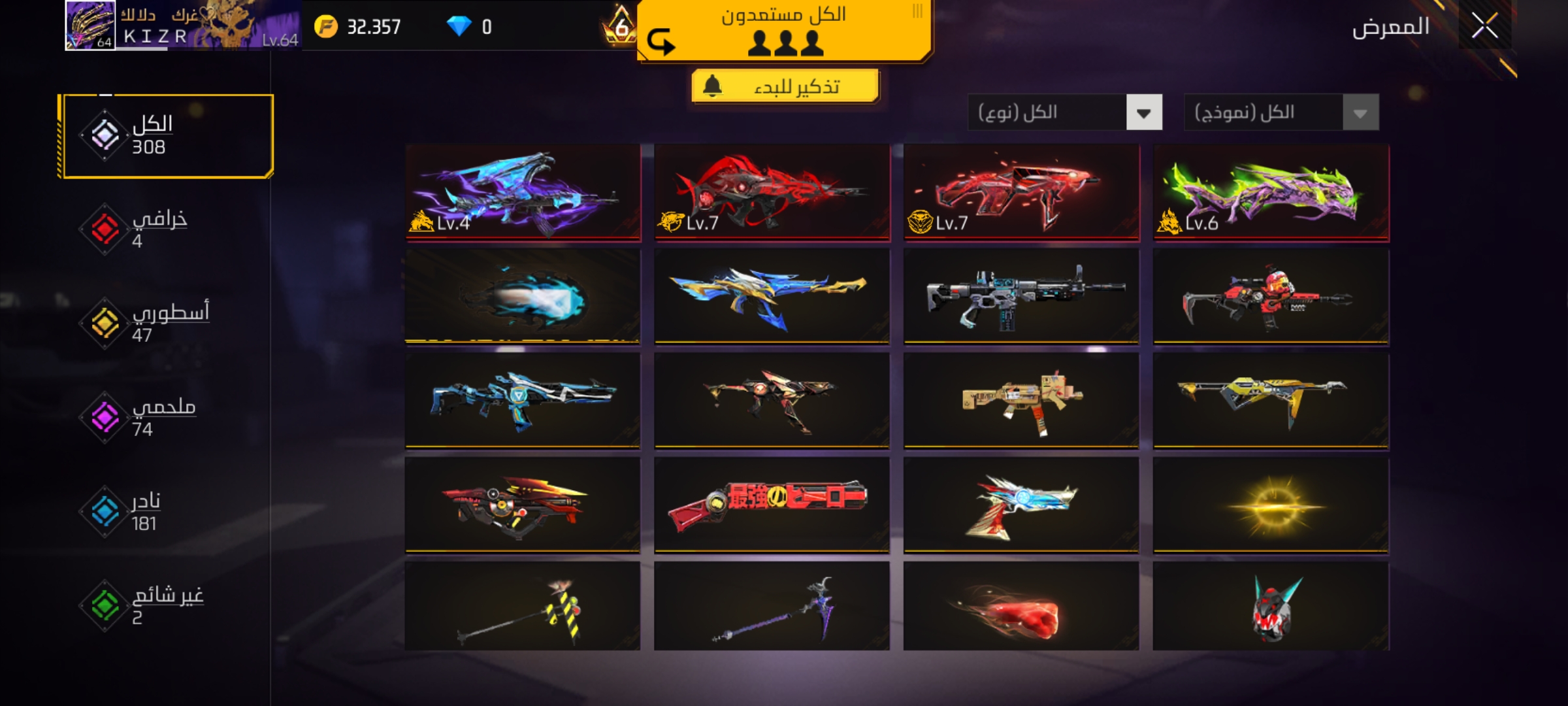This screenshot has height=706, width=1568.
Task: Switch to the غير شائع category
Action: pyautogui.click(x=166, y=605)
